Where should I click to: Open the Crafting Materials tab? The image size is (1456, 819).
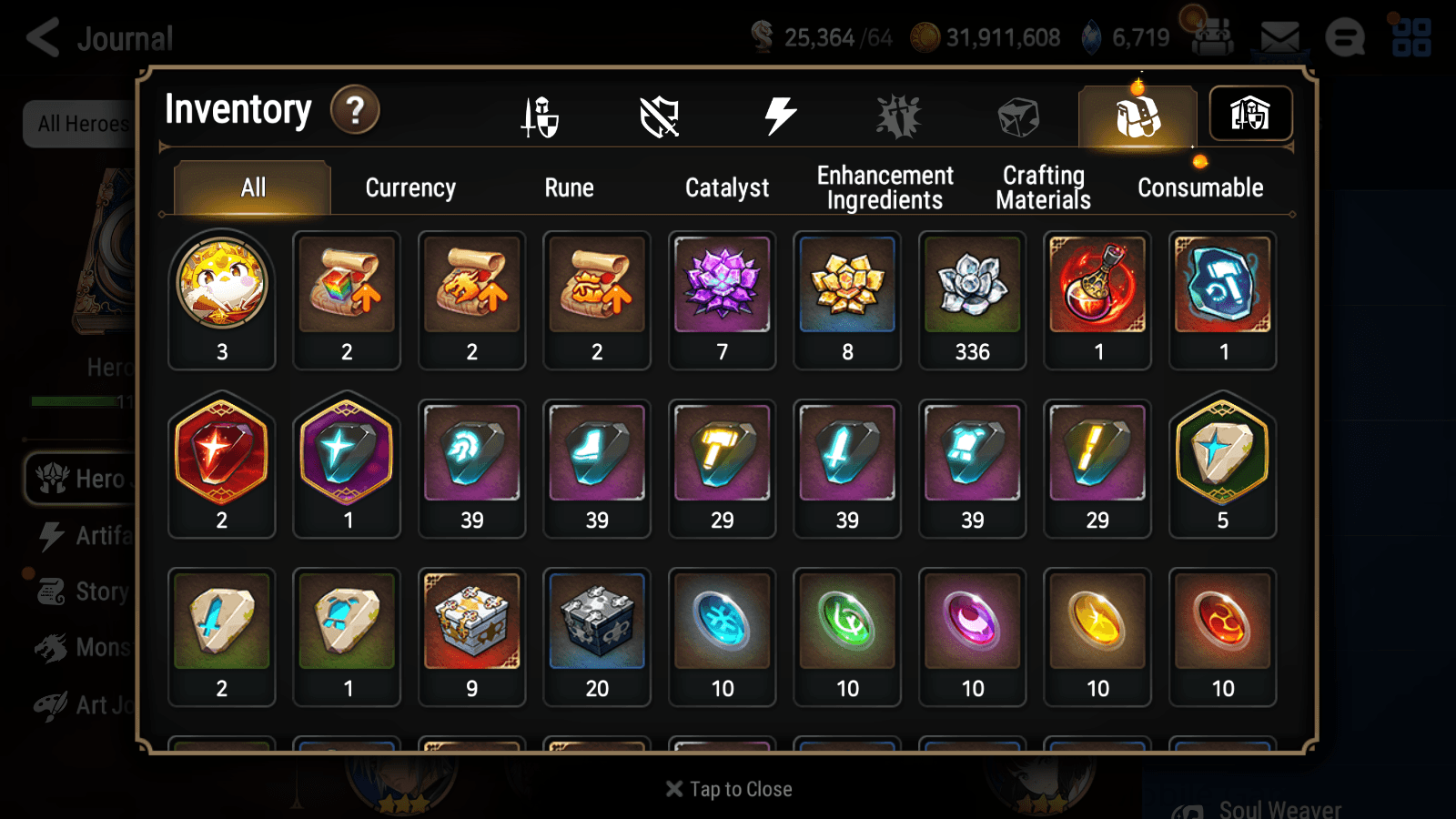[1043, 187]
